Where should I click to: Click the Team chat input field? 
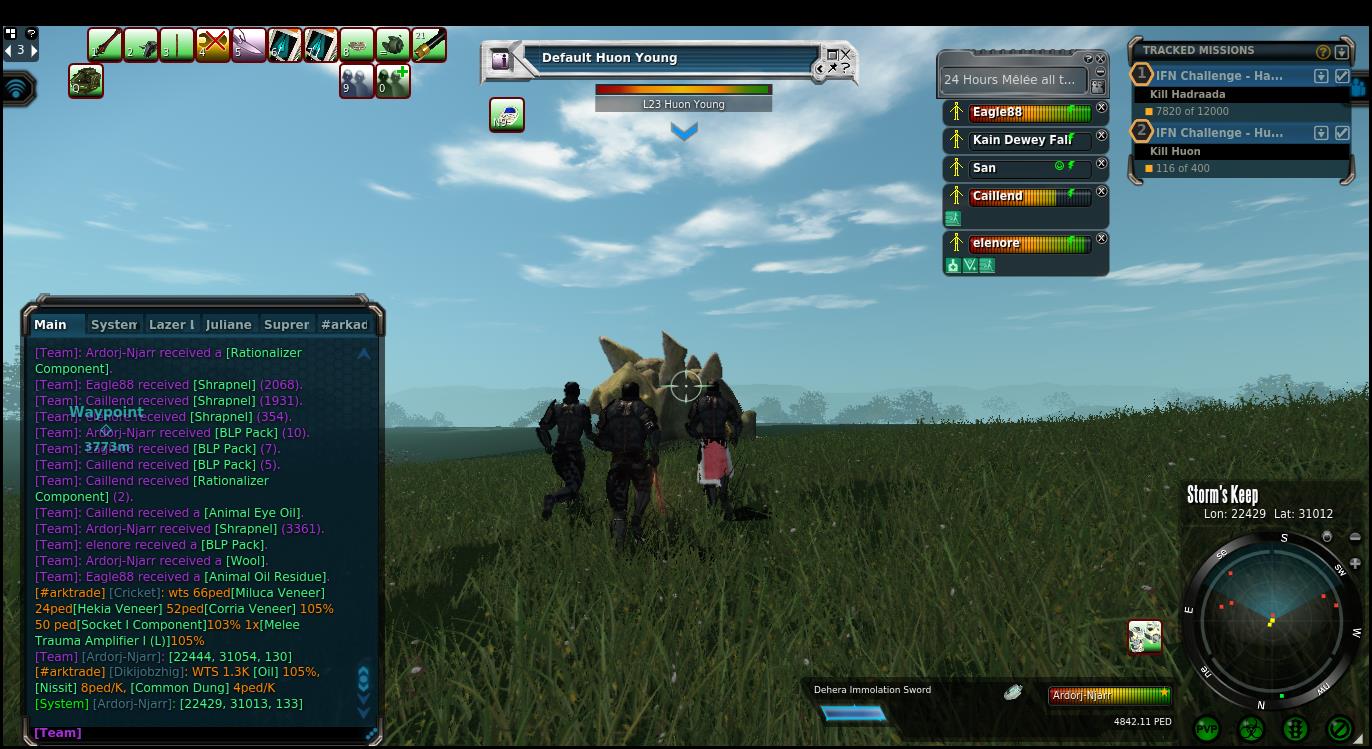(200, 733)
